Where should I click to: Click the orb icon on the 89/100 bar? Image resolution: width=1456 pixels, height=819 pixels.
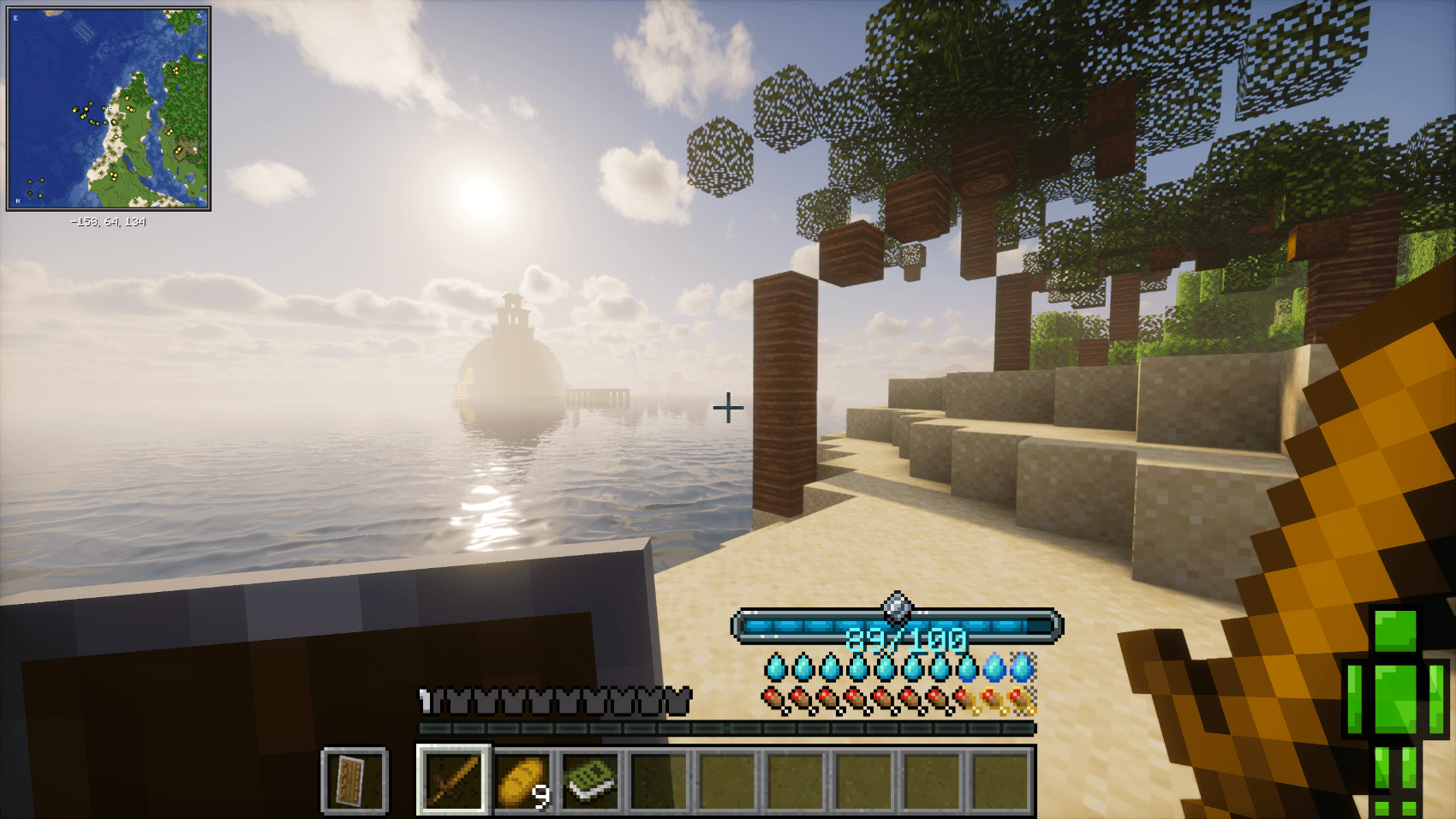(896, 607)
